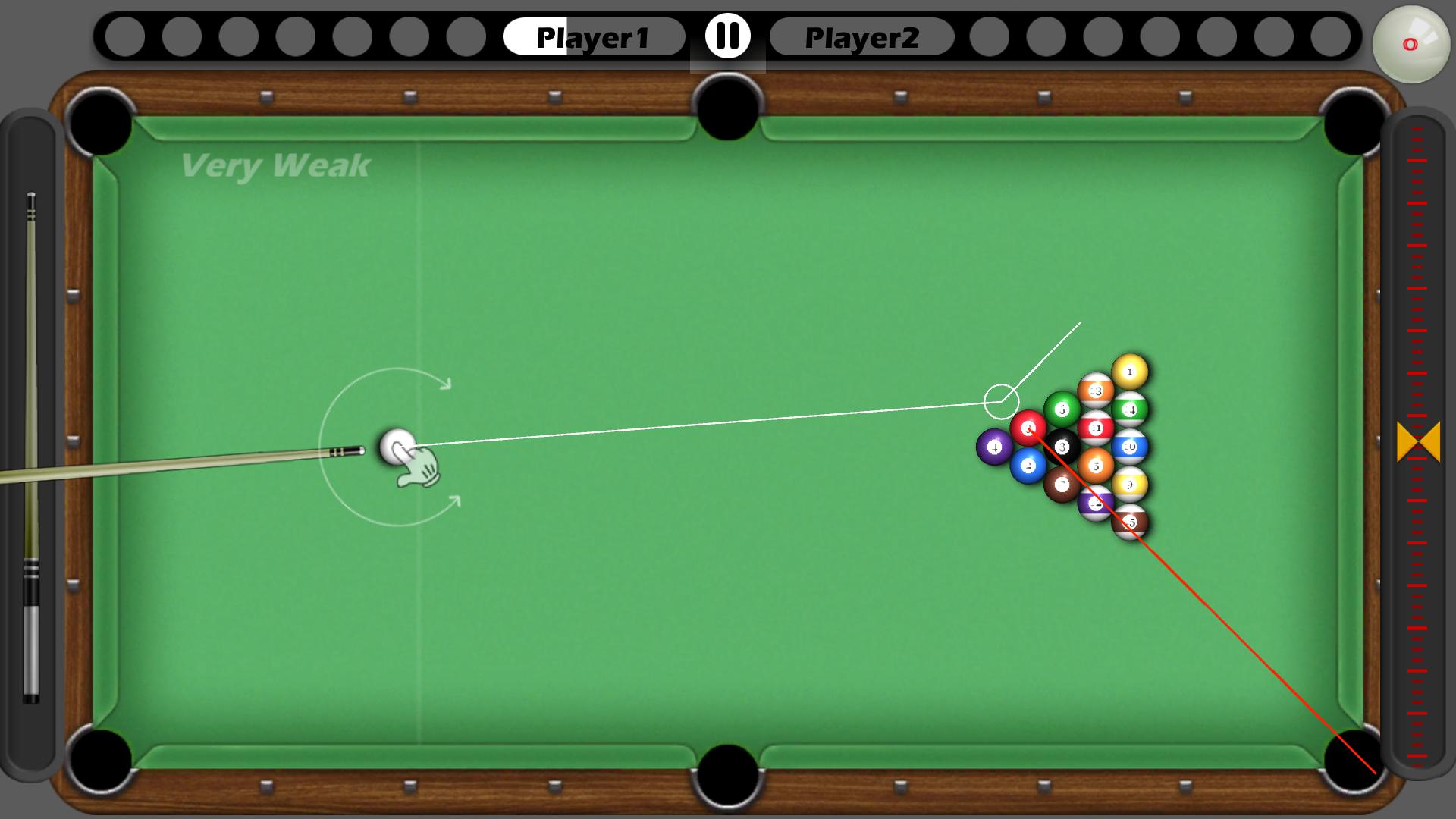The height and width of the screenshot is (819, 1456).
Task: Open the cue ball spin control
Action: 1412,43
